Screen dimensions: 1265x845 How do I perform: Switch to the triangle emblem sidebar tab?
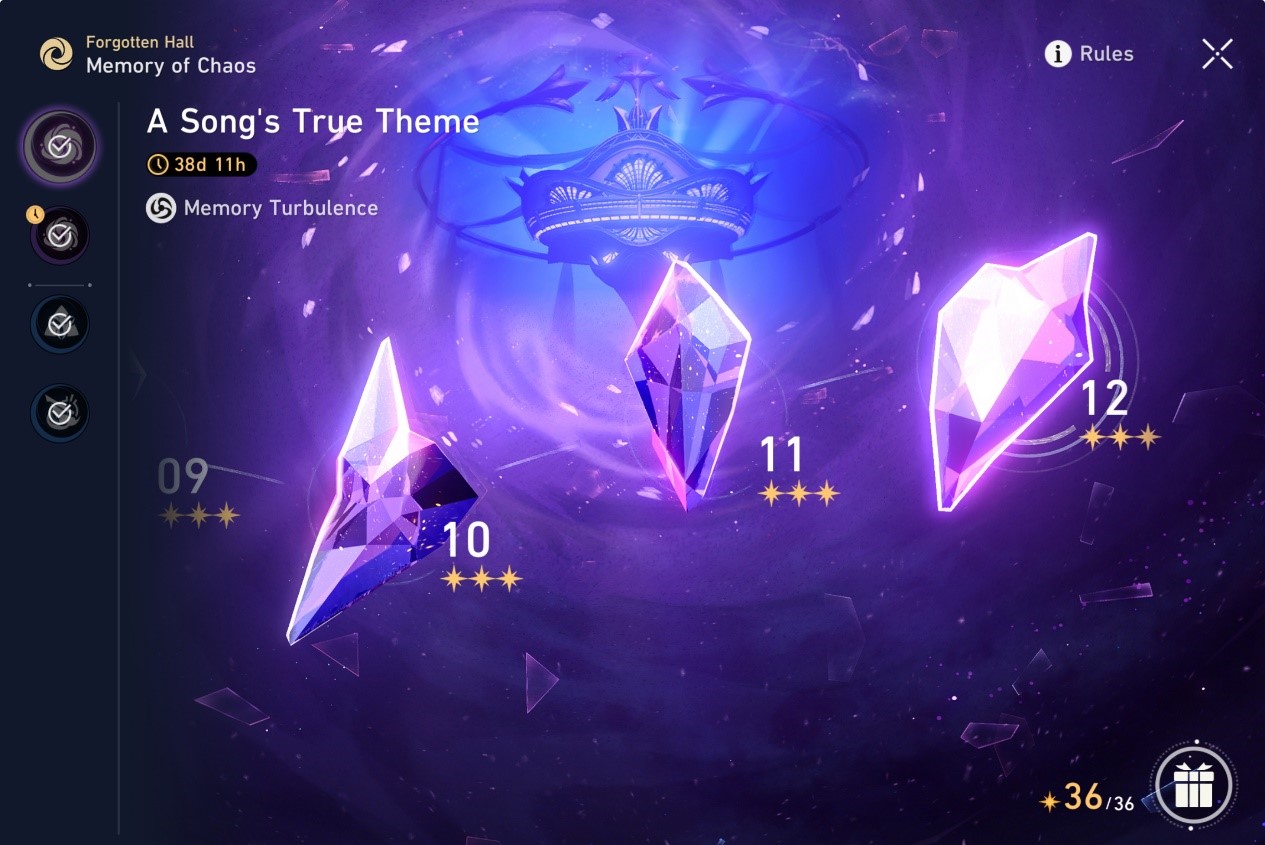tap(60, 323)
